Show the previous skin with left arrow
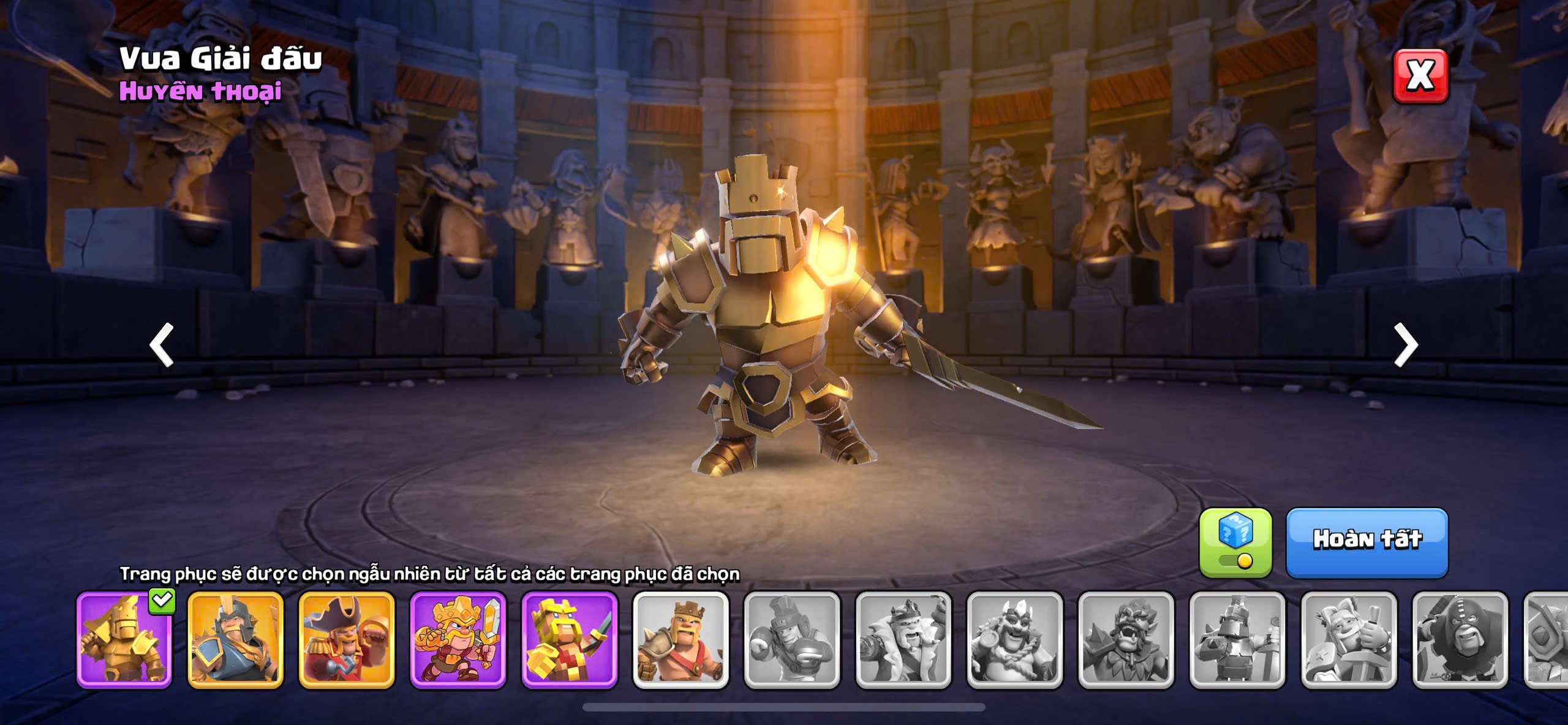Viewport: 1568px width, 725px height. [x=162, y=345]
